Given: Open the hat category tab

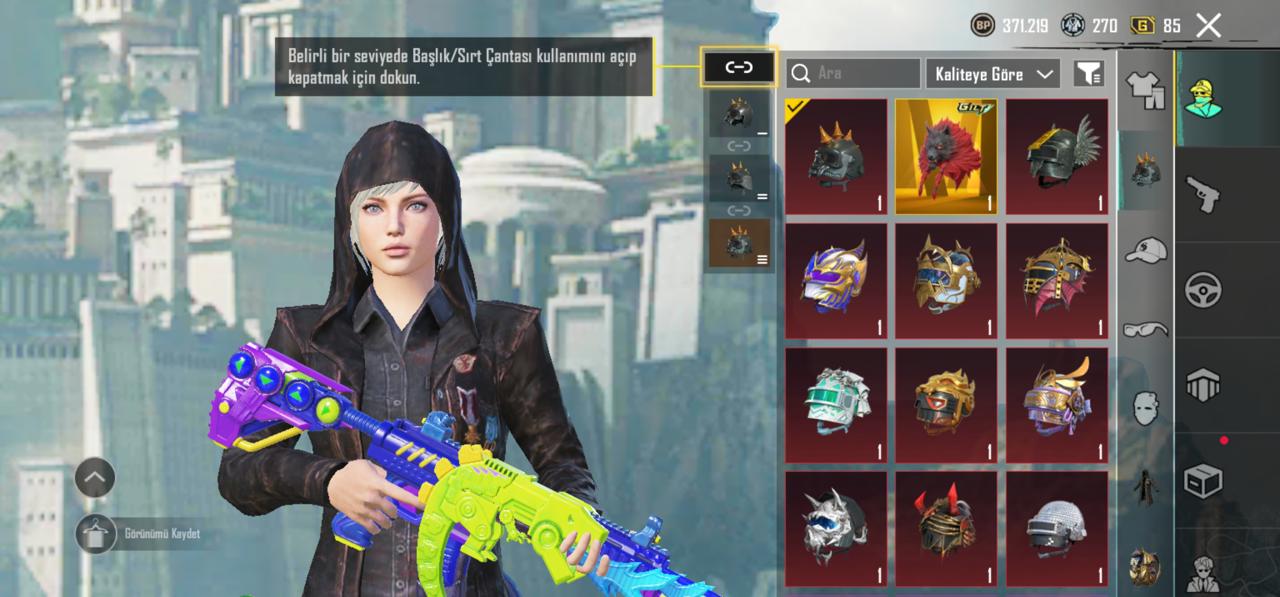Looking at the screenshot, I should click(x=1145, y=250).
